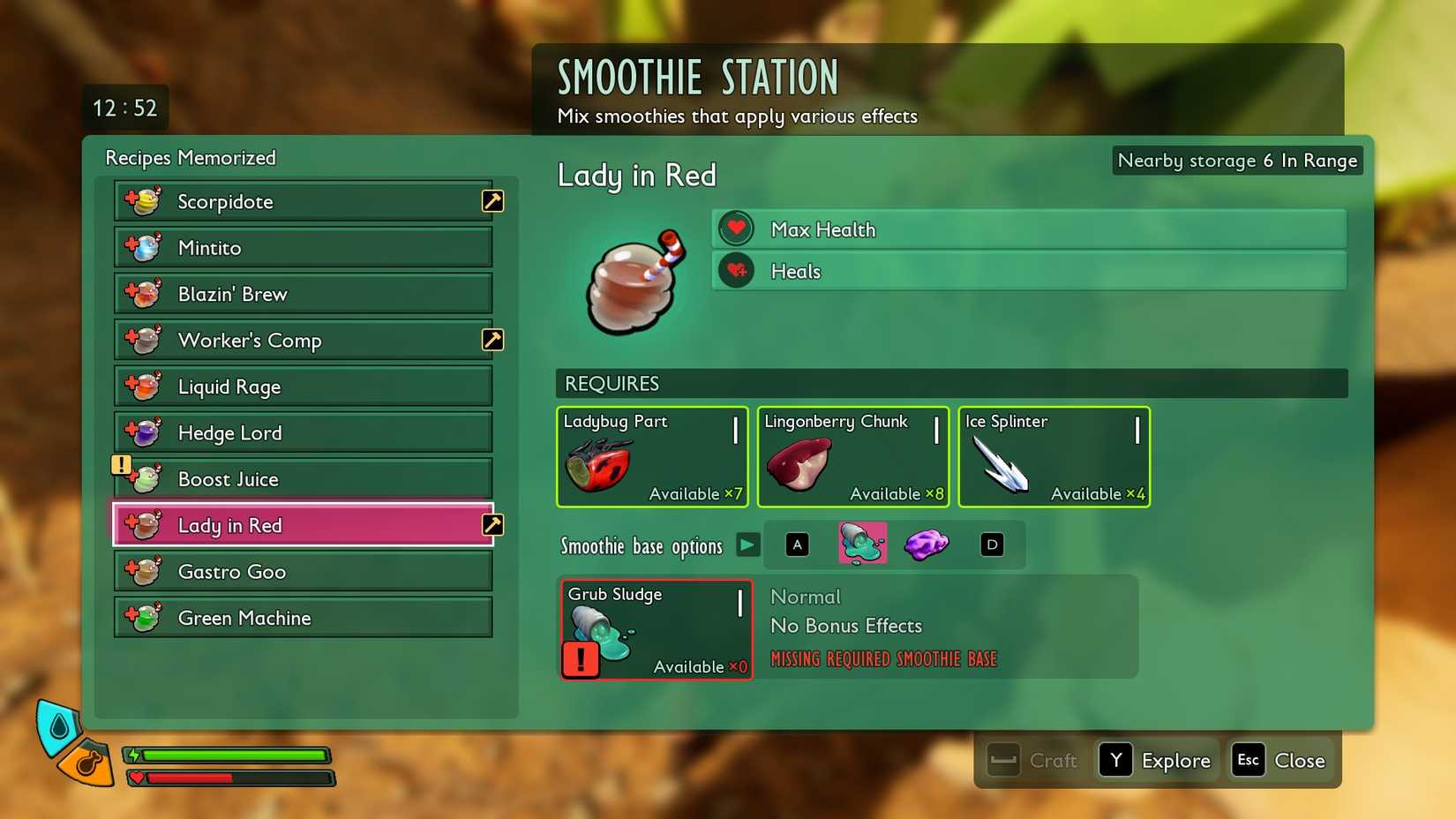Toggle the pin icon on Scorpidote
The height and width of the screenshot is (819, 1456).
pyautogui.click(x=492, y=201)
